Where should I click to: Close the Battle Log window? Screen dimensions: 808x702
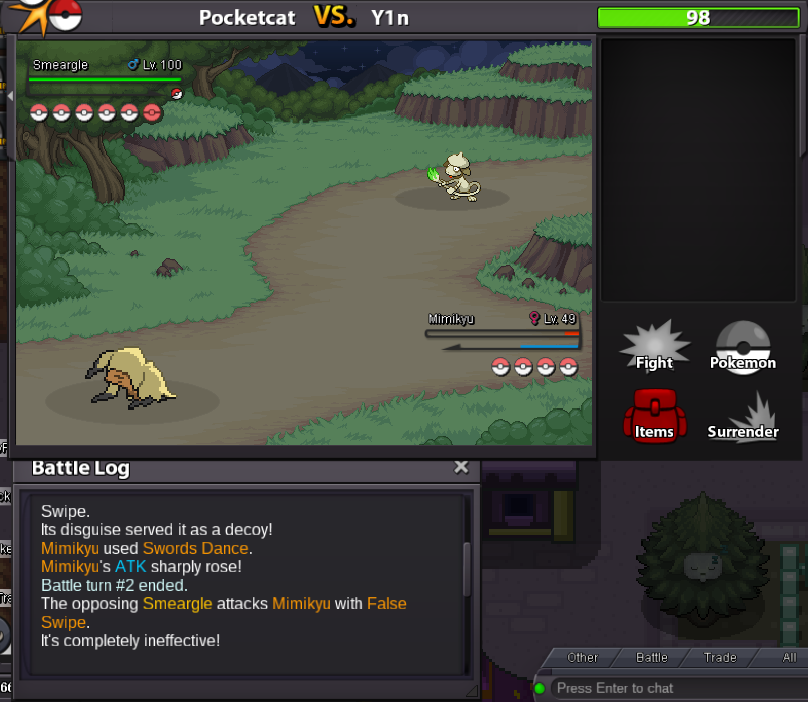(461, 467)
